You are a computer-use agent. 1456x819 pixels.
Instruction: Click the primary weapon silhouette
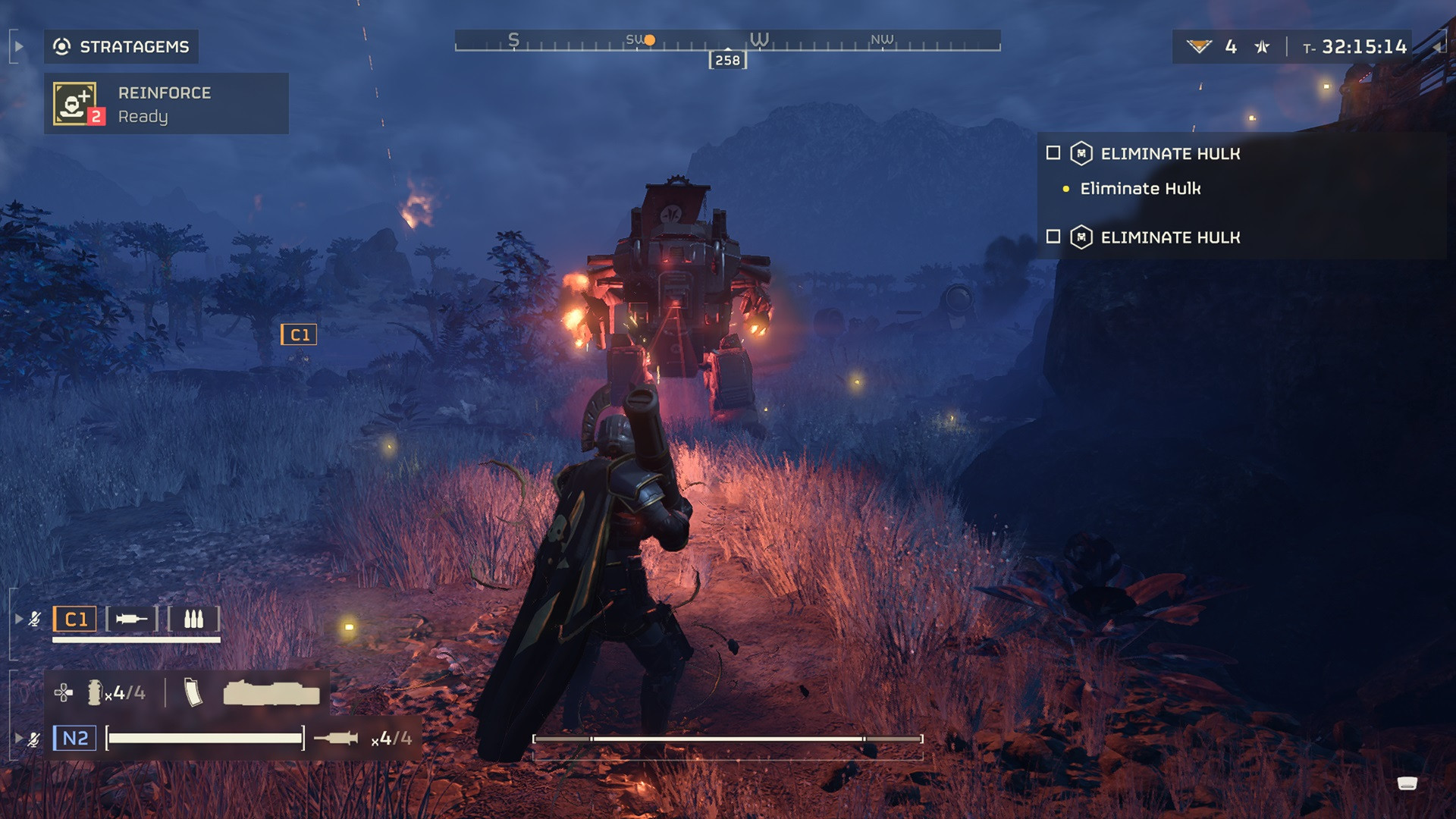pyautogui.click(x=271, y=693)
